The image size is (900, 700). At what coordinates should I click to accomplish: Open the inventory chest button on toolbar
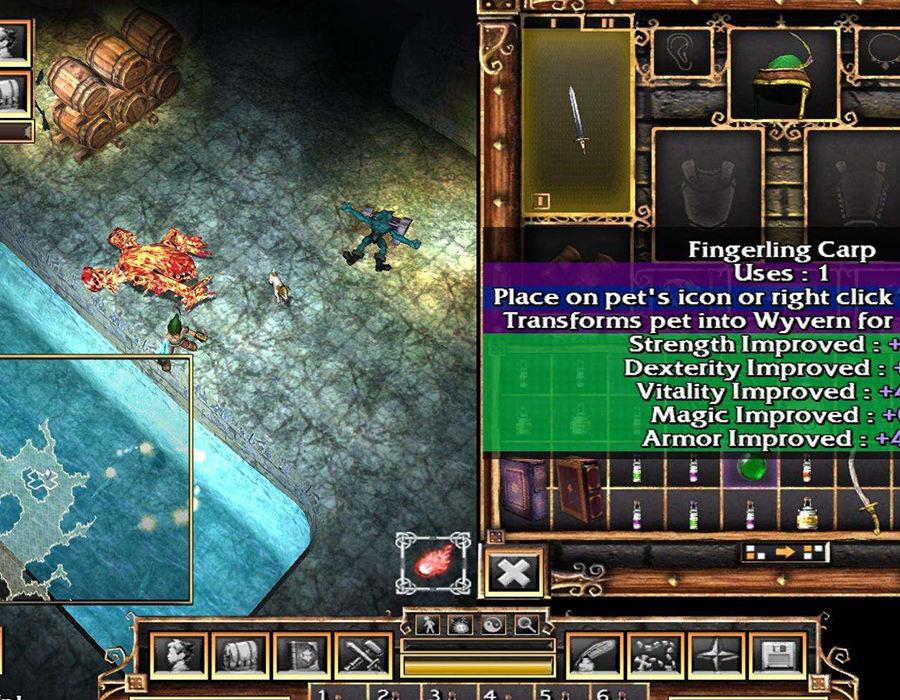(241, 656)
